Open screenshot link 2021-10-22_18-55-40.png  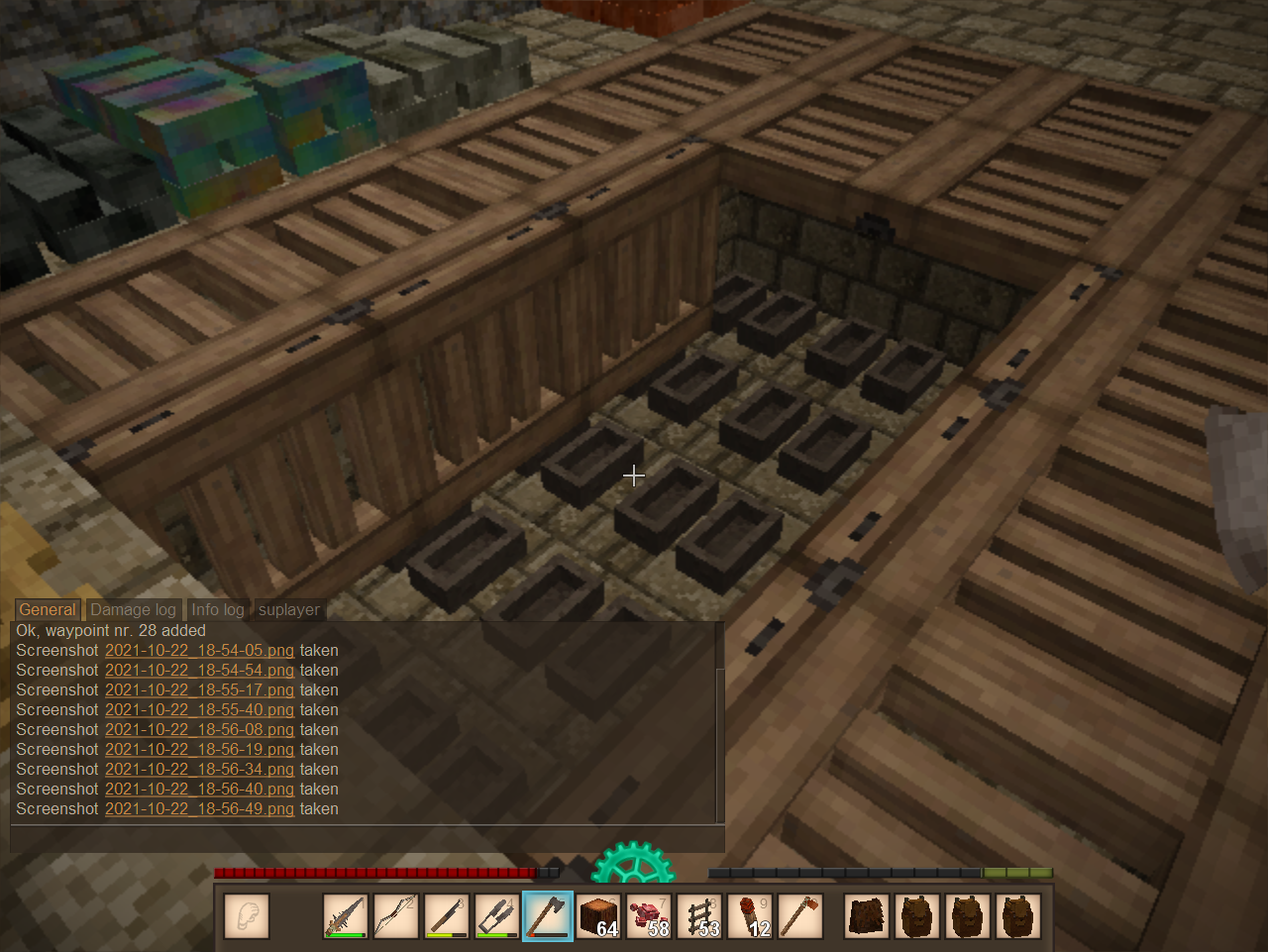(x=199, y=710)
